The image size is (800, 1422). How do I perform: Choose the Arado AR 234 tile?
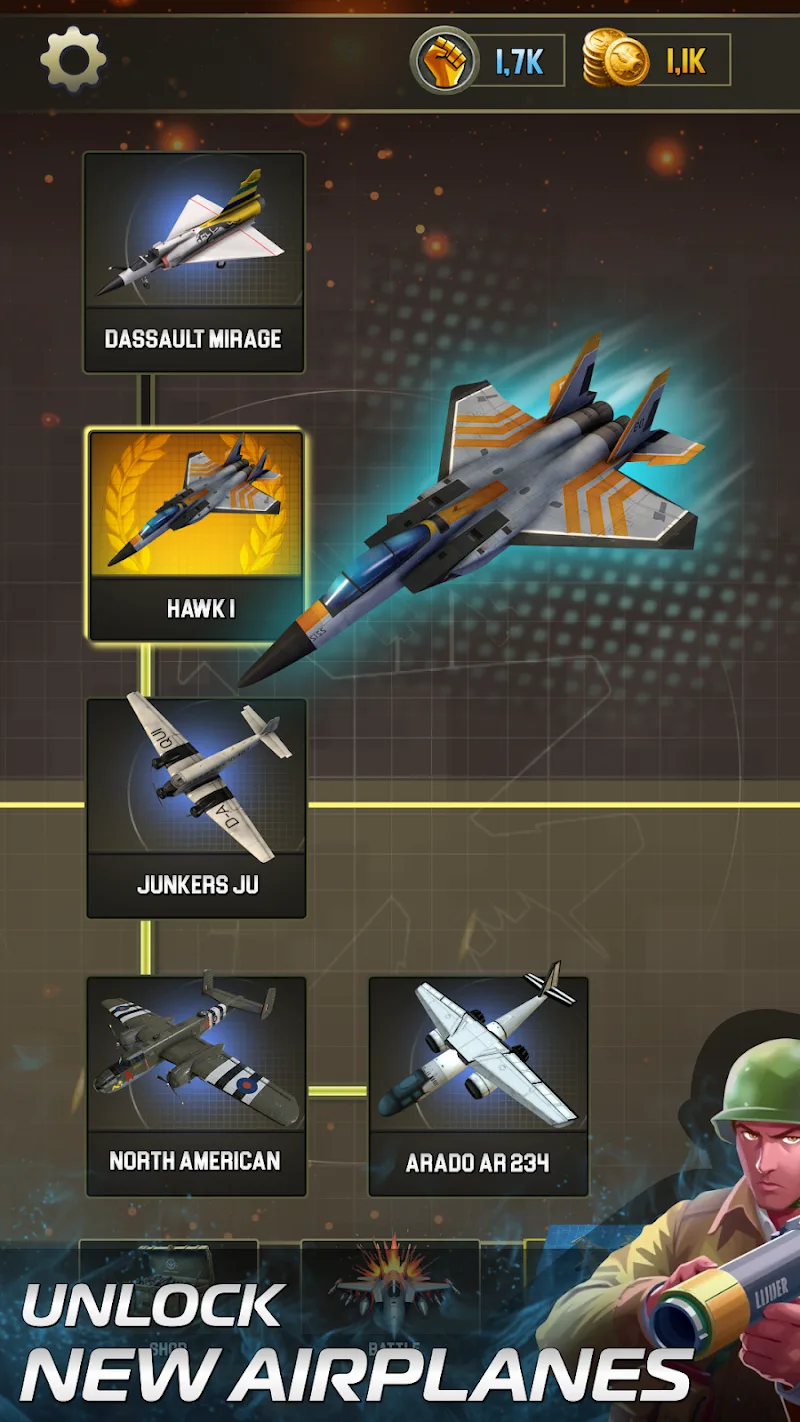[478, 1086]
